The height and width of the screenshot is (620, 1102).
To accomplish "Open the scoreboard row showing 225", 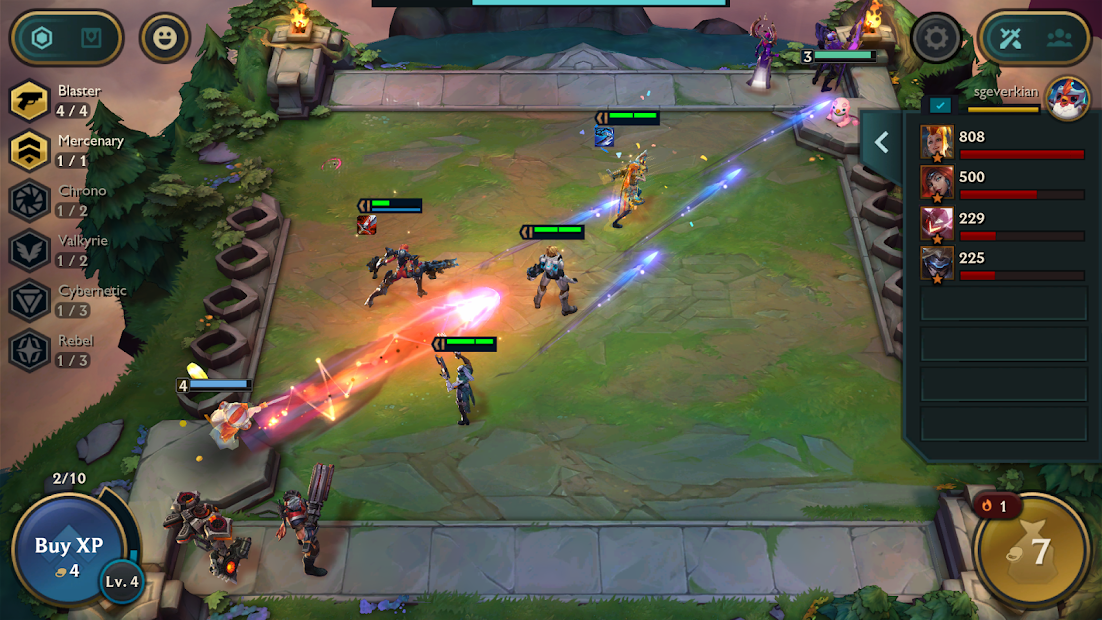I will click(x=1002, y=264).
